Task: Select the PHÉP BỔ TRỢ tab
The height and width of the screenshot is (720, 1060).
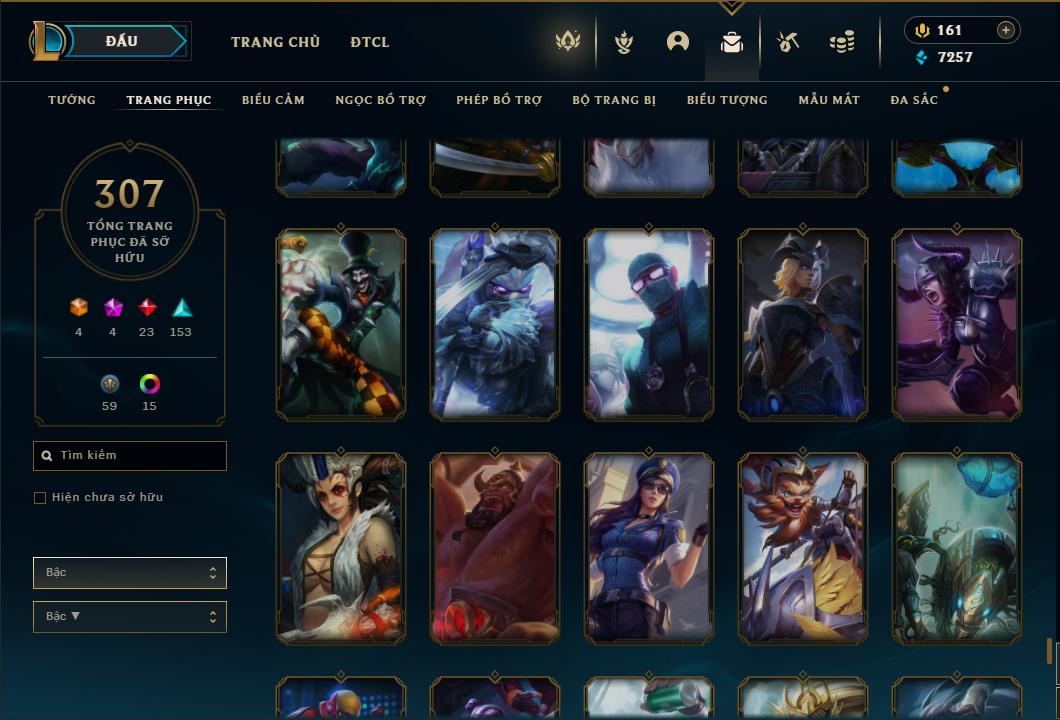Action: [499, 100]
